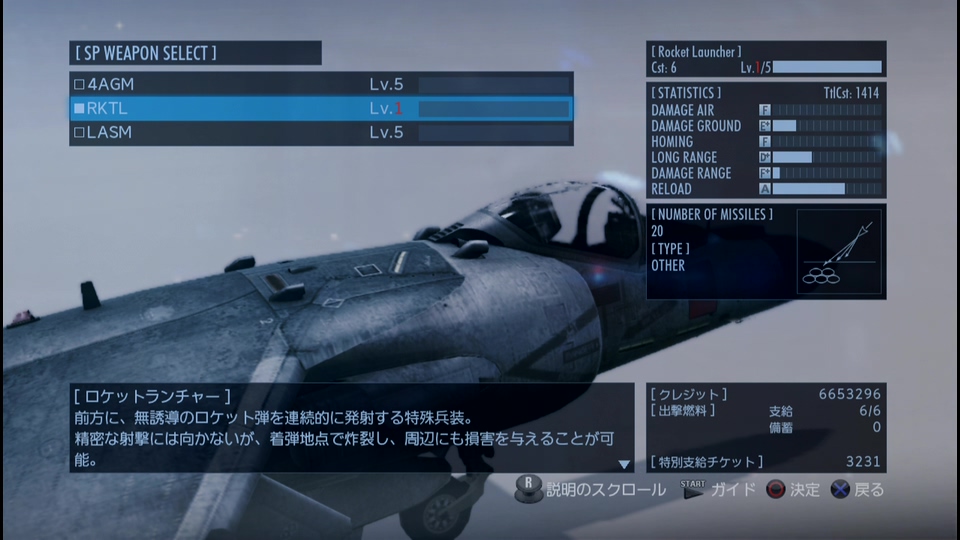
Task: Pick the LASM weapon row
Action: click(320, 132)
